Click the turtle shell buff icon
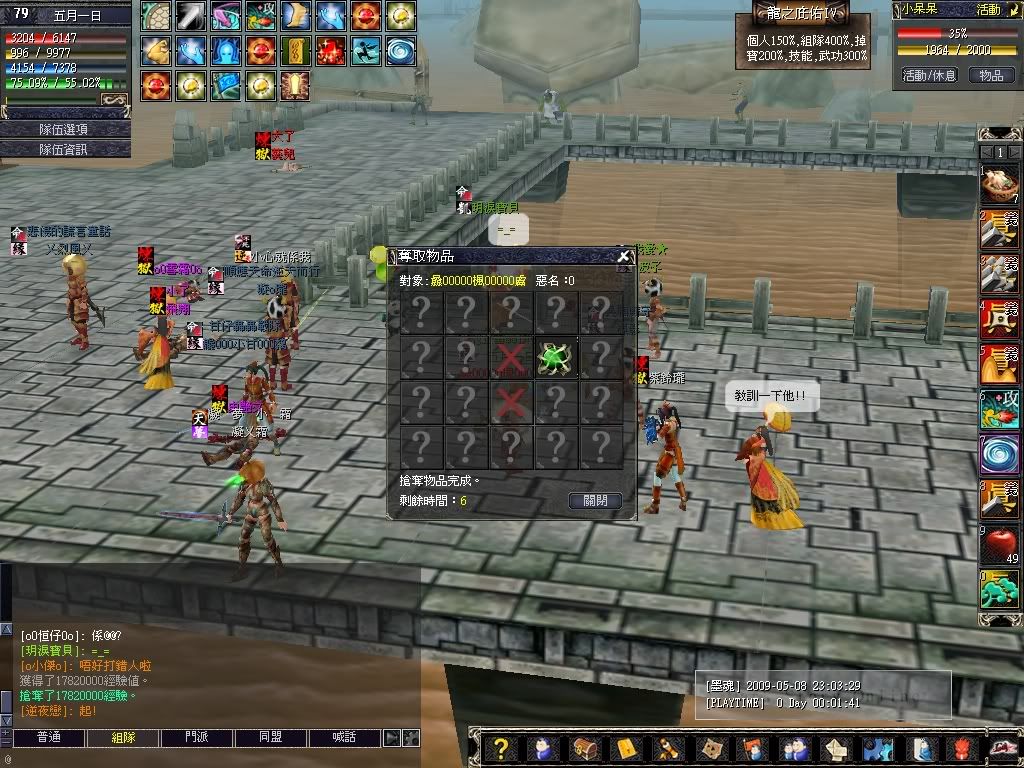Screen dimensions: 1024x768 tap(155, 16)
